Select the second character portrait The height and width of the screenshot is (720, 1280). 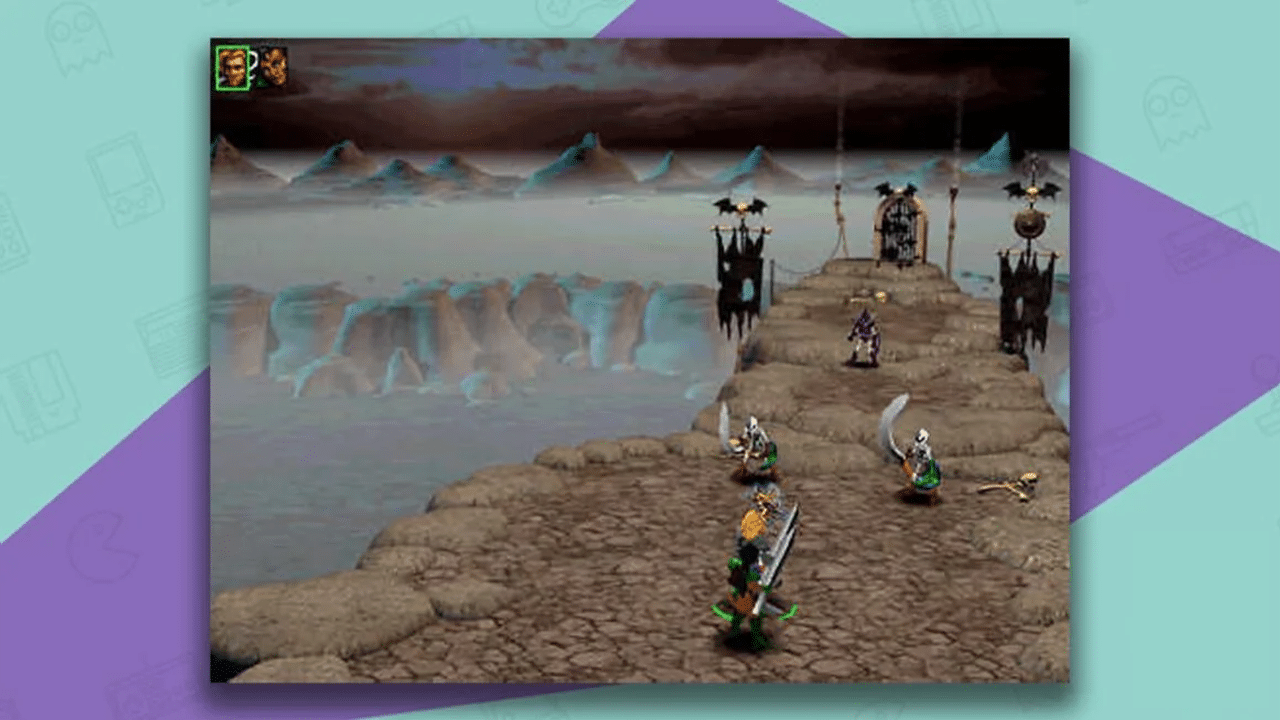(x=274, y=67)
